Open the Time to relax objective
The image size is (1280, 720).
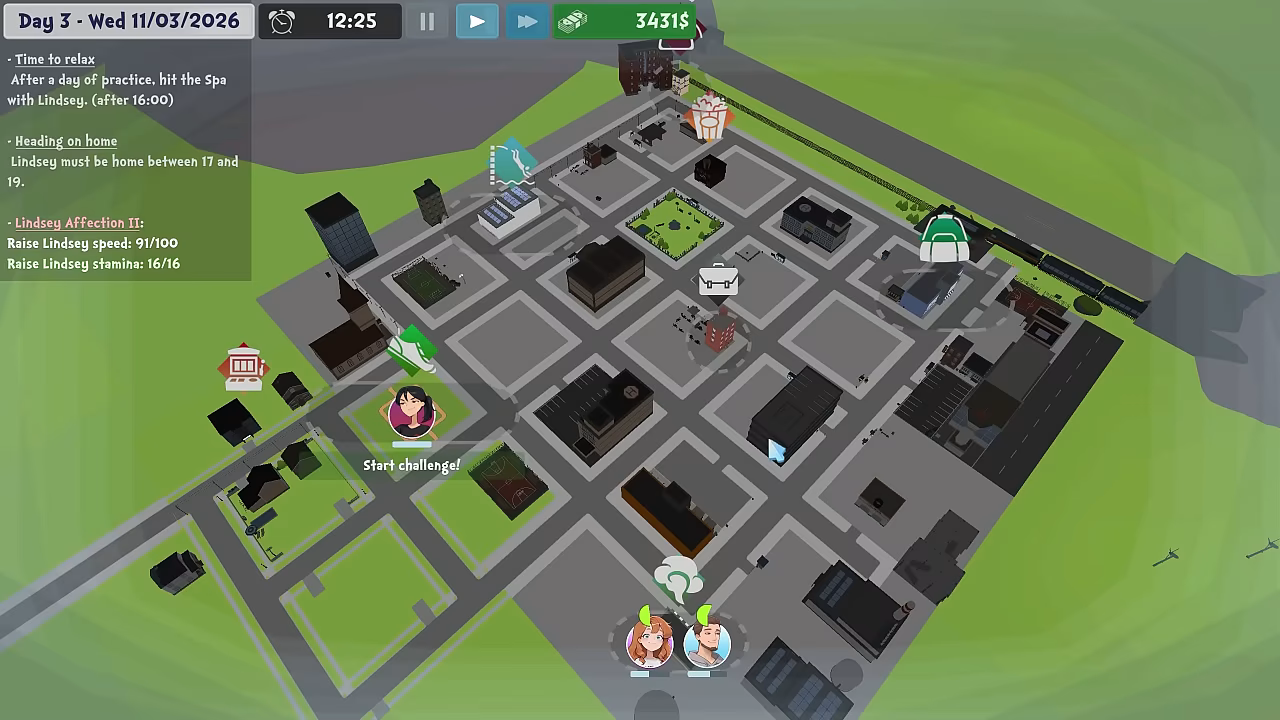pos(55,60)
